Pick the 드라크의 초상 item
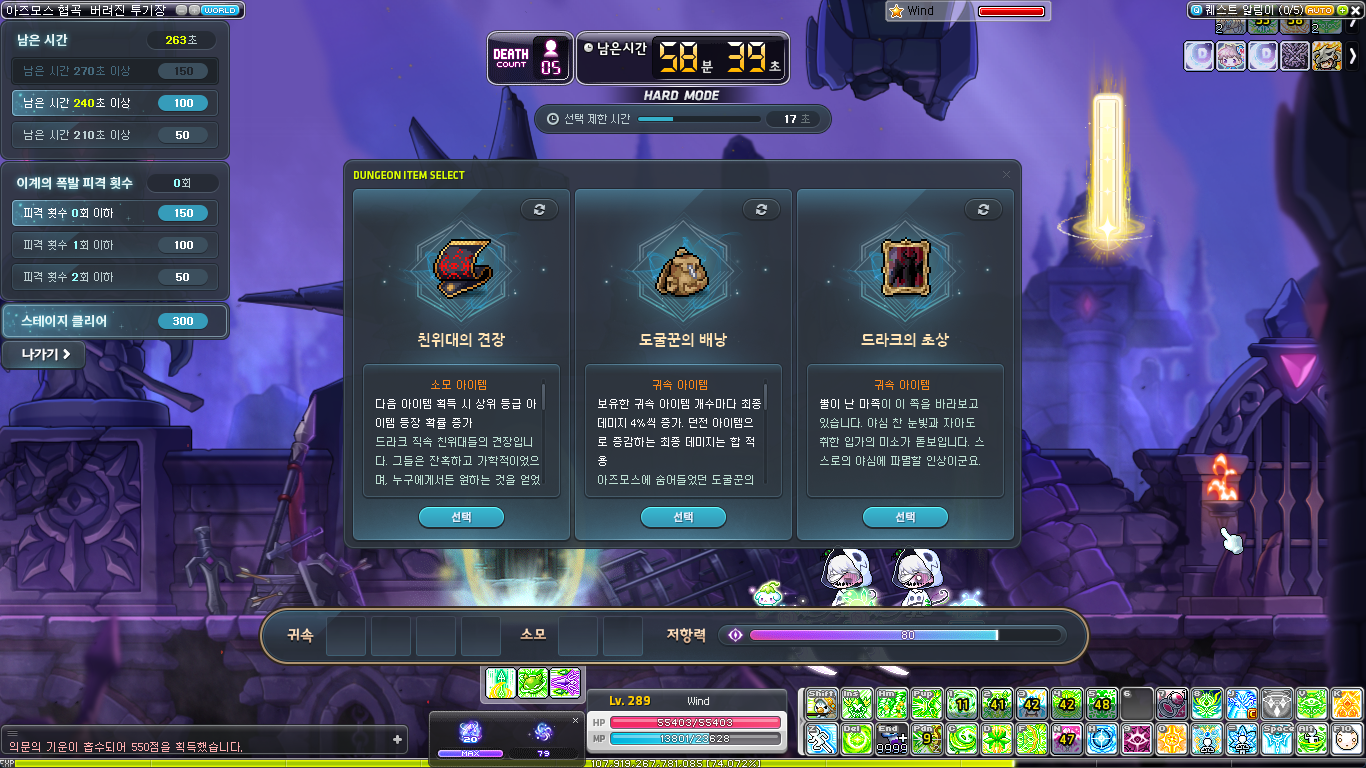This screenshot has height=768, width=1366. (x=905, y=517)
